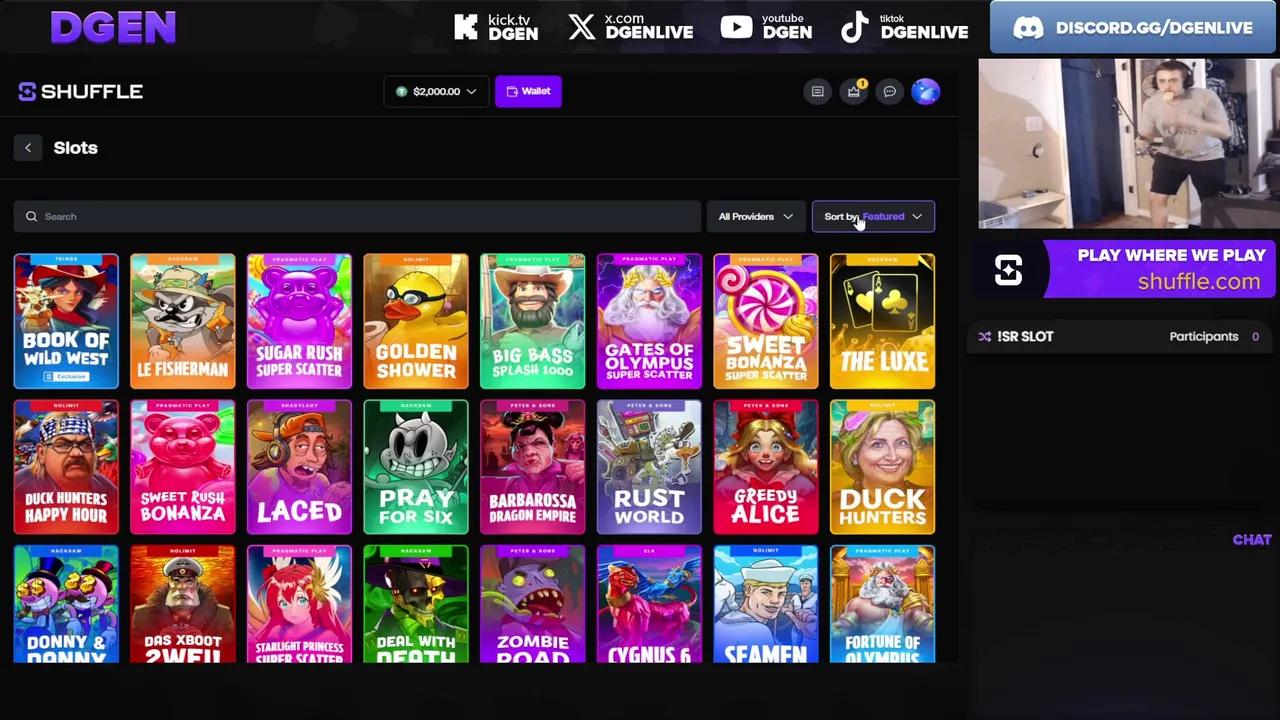The image size is (1280, 720).
Task: Click the profile avatar in the header
Action: 925,91
